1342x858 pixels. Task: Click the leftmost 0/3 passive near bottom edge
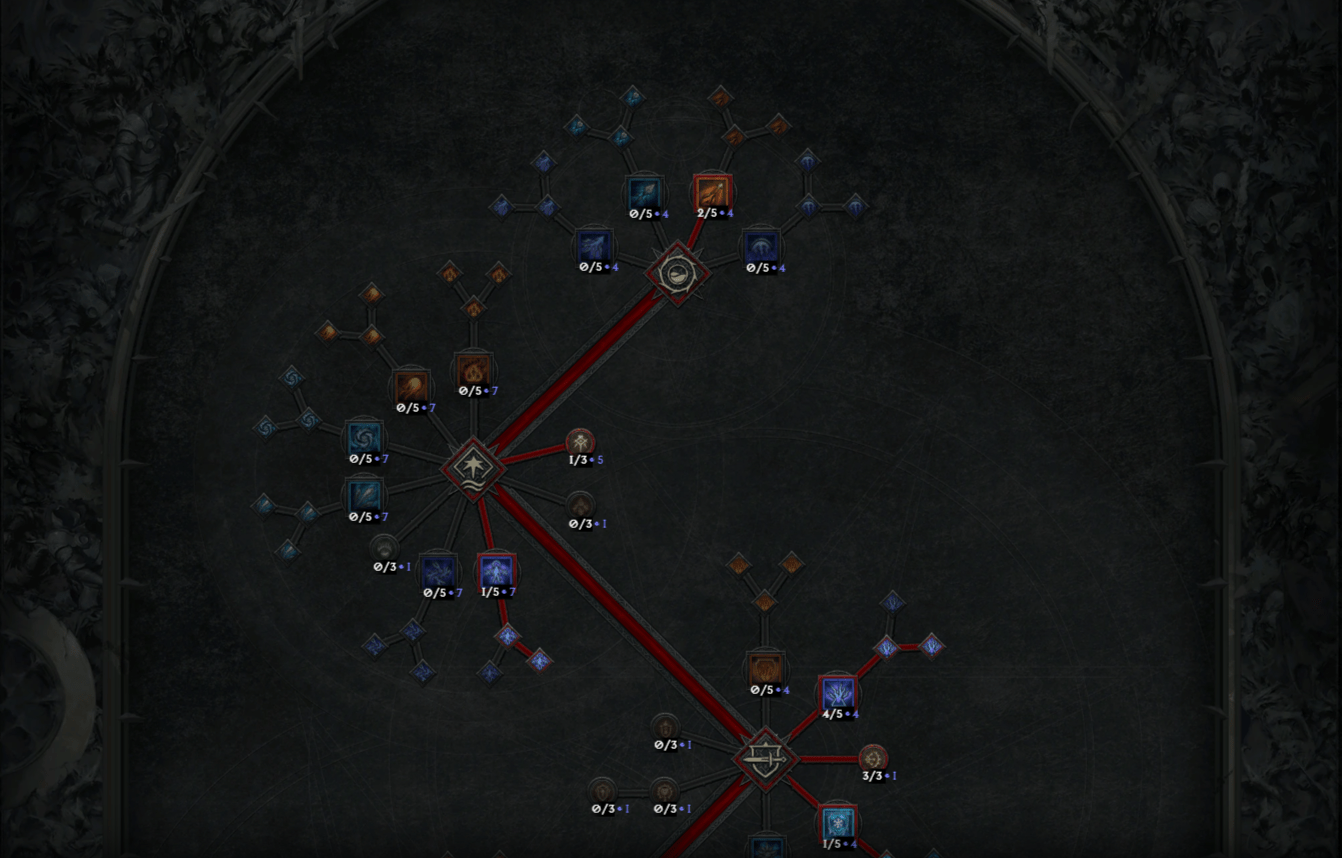click(x=604, y=788)
